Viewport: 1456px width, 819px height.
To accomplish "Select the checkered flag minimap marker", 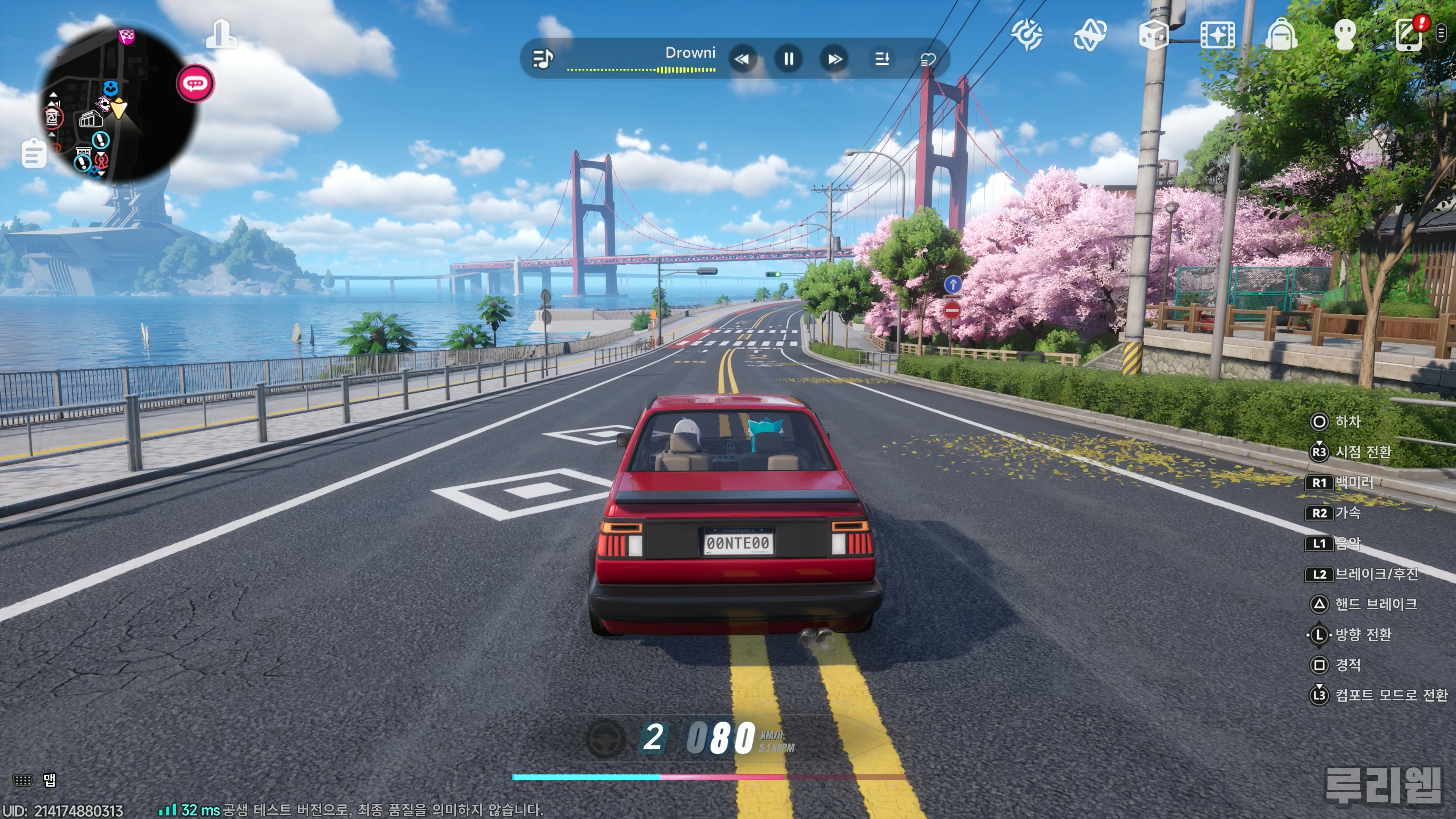I will pyautogui.click(x=127, y=36).
